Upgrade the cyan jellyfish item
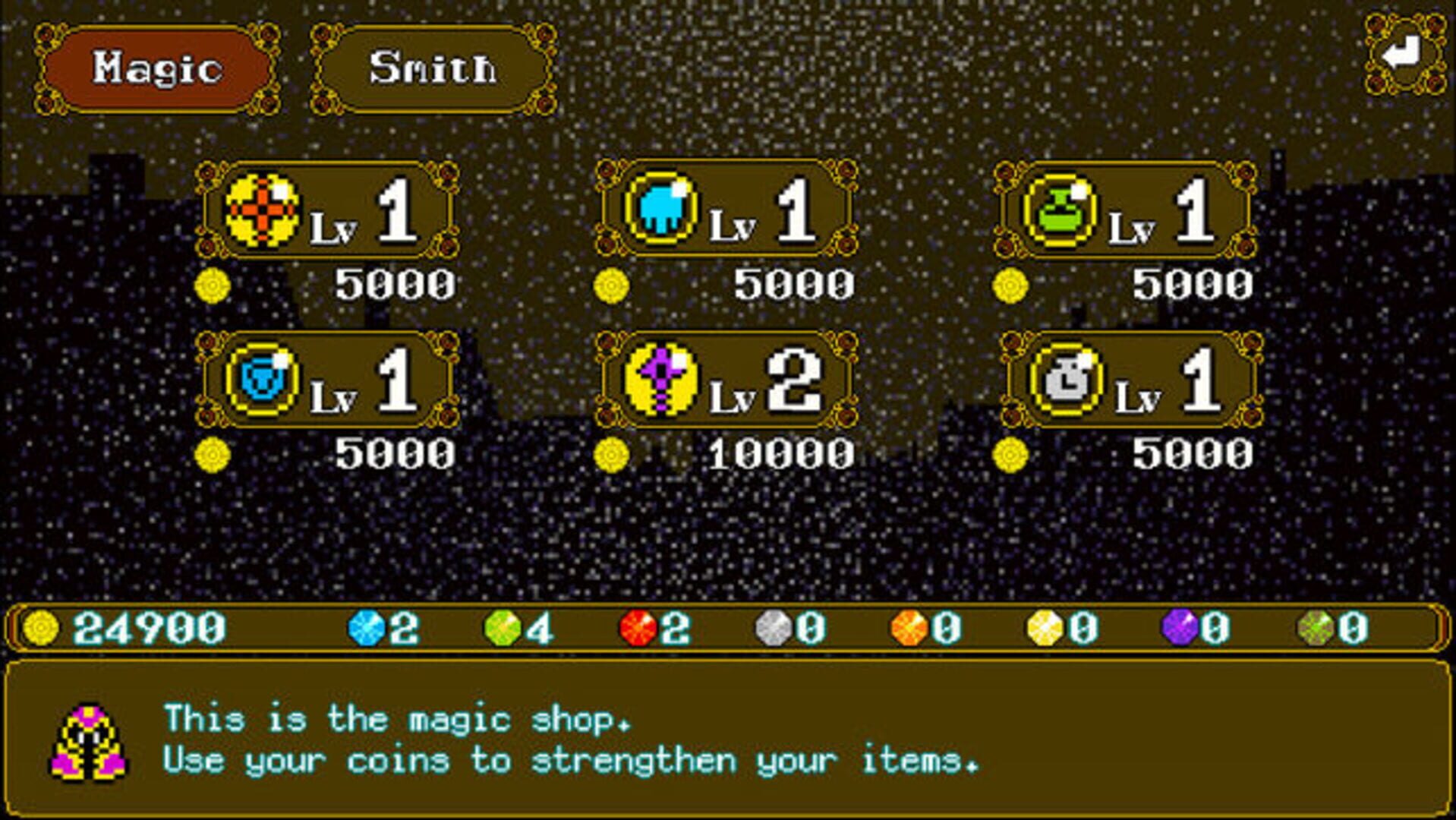This screenshot has width=1456, height=820. tap(726, 210)
